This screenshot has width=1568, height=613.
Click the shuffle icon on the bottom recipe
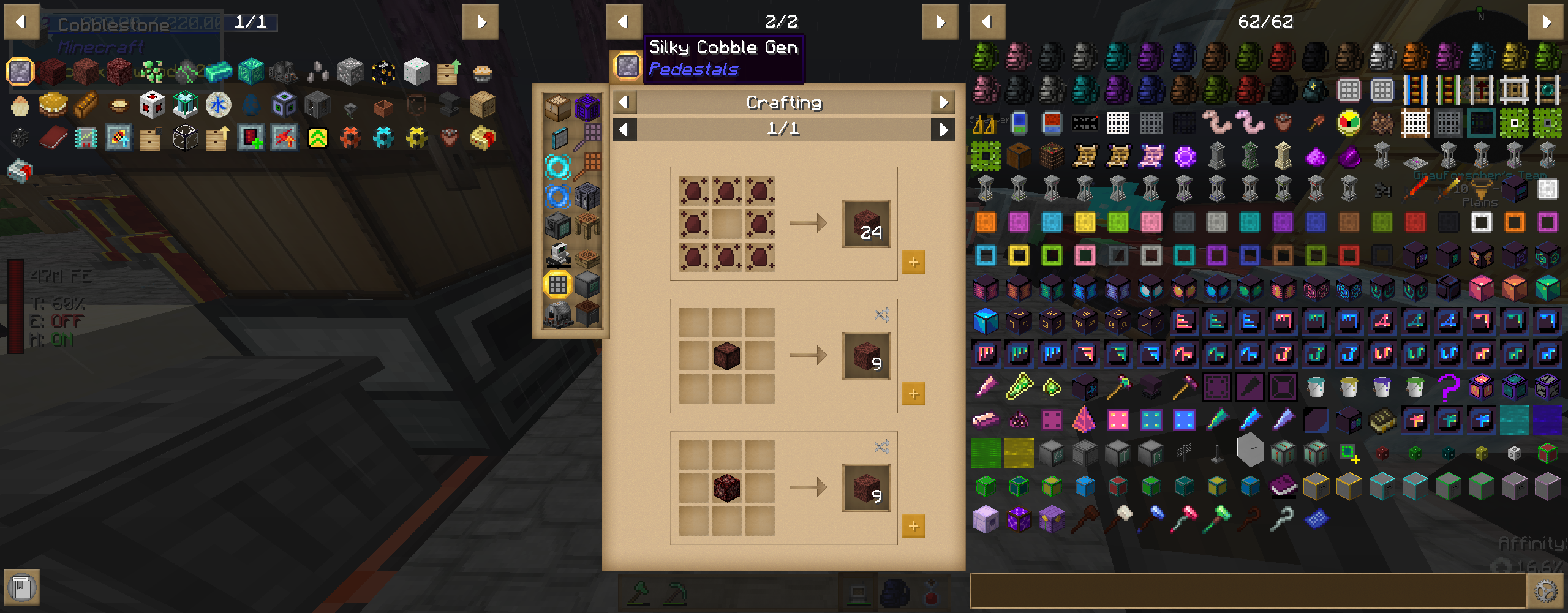[882, 446]
